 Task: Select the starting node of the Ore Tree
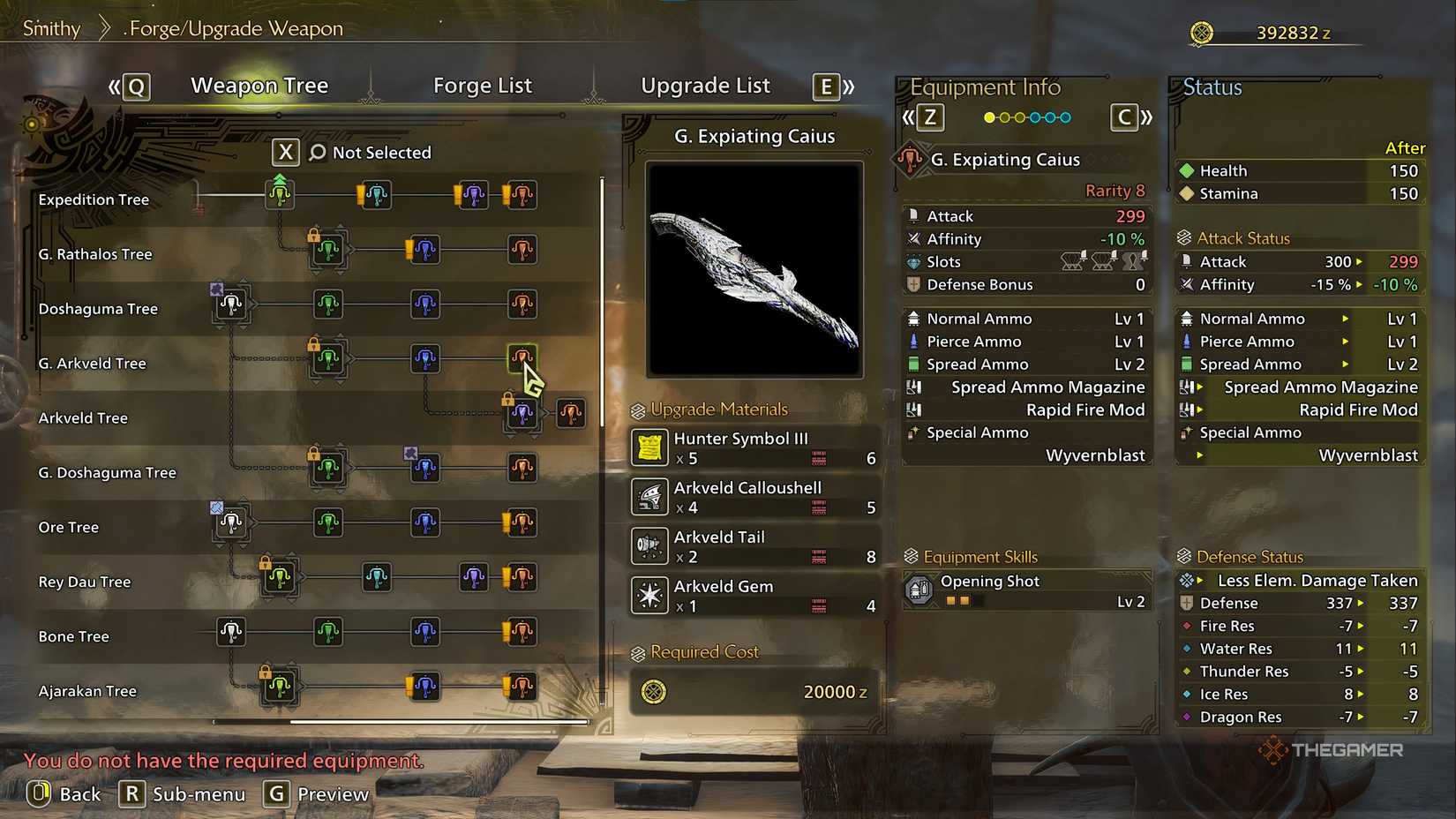click(229, 522)
